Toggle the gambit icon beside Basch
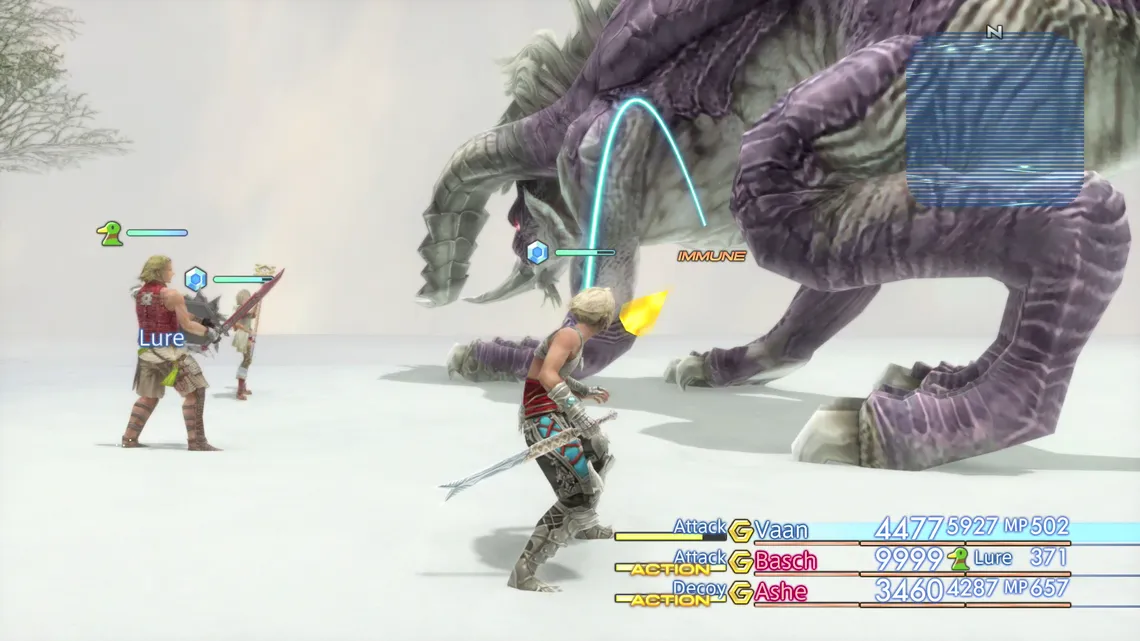Viewport: 1140px width, 641px height. 741,562
